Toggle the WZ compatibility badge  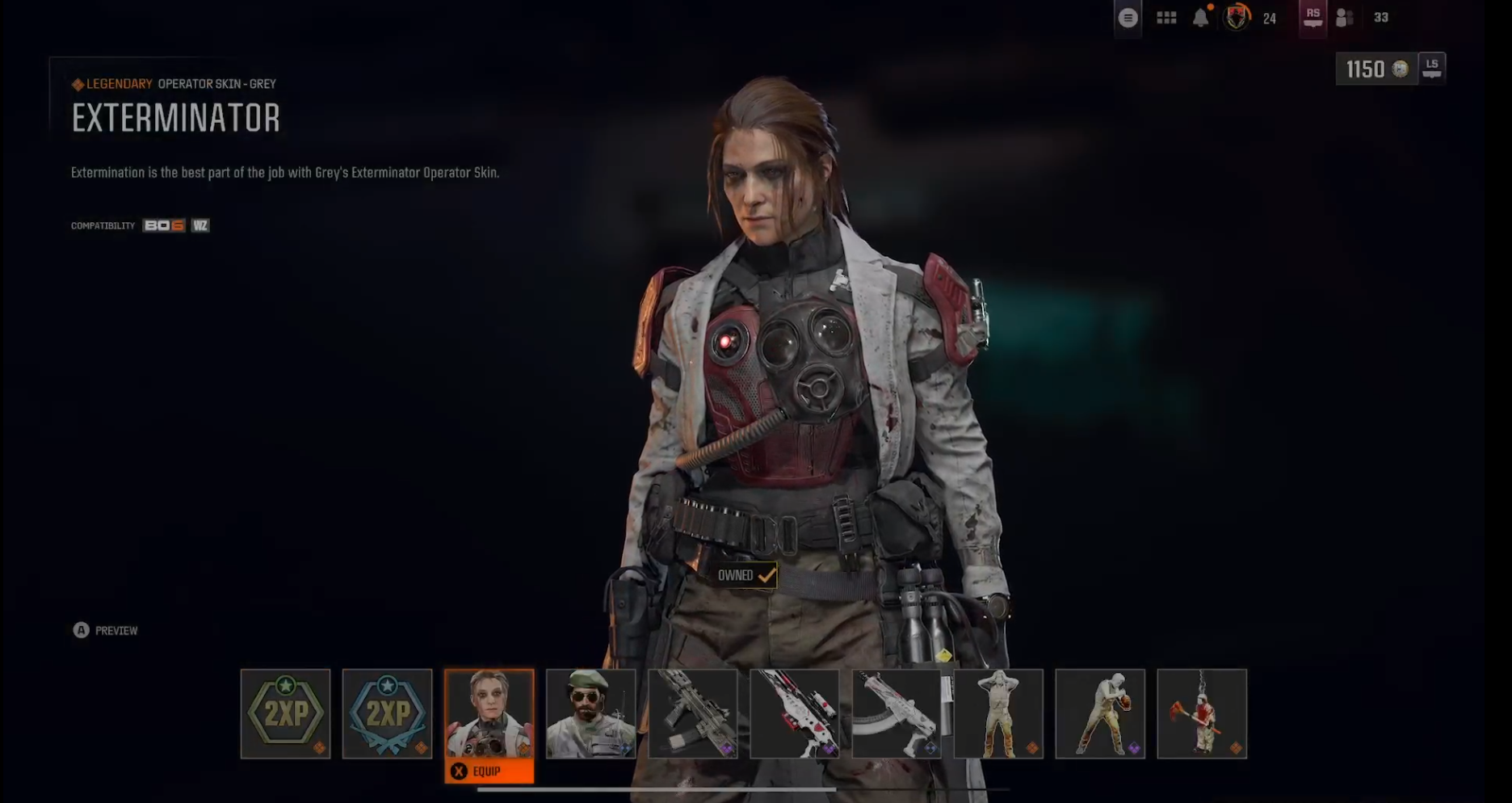[x=199, y=225]
